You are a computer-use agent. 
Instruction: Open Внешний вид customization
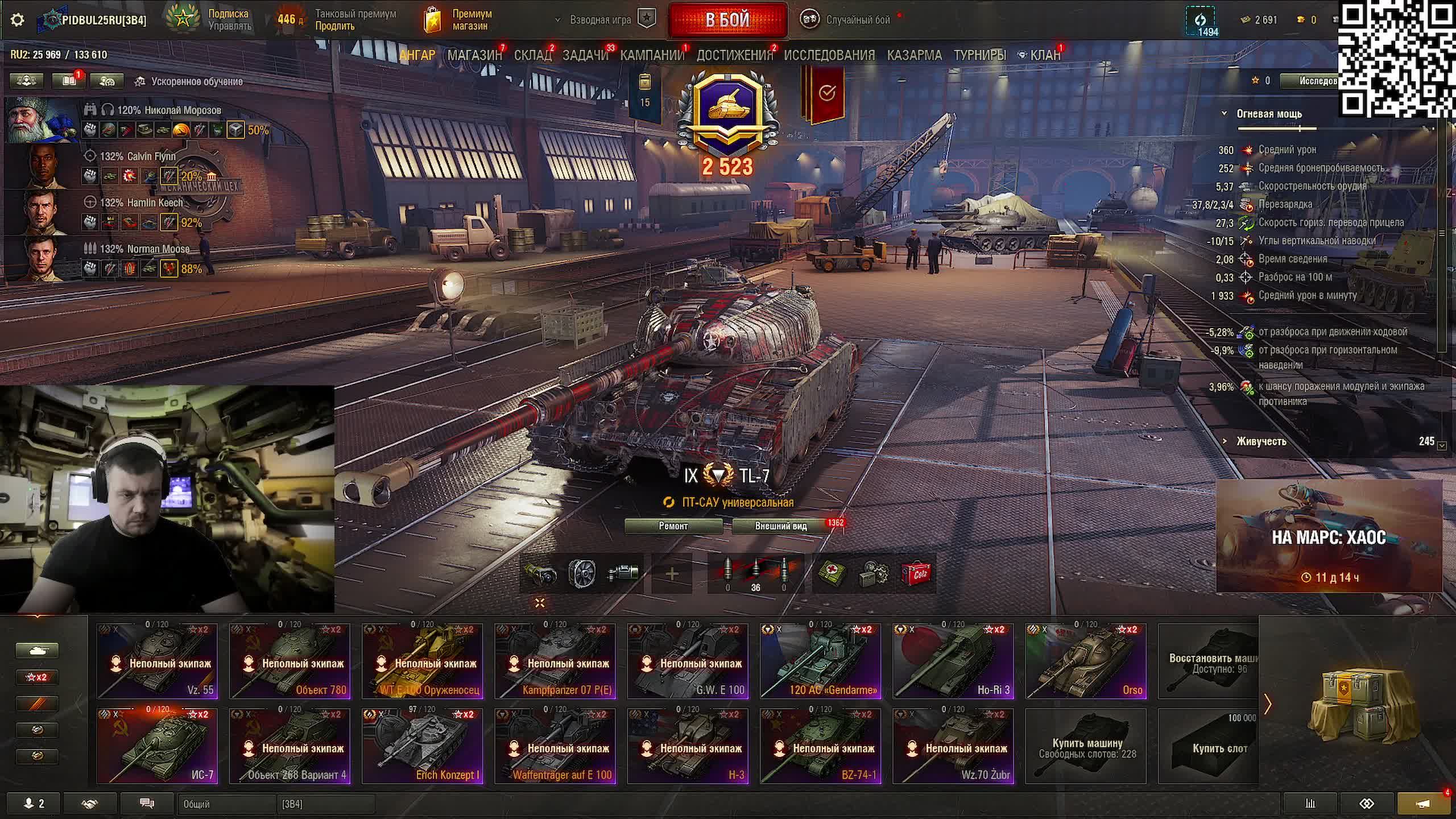coord(781,526)
